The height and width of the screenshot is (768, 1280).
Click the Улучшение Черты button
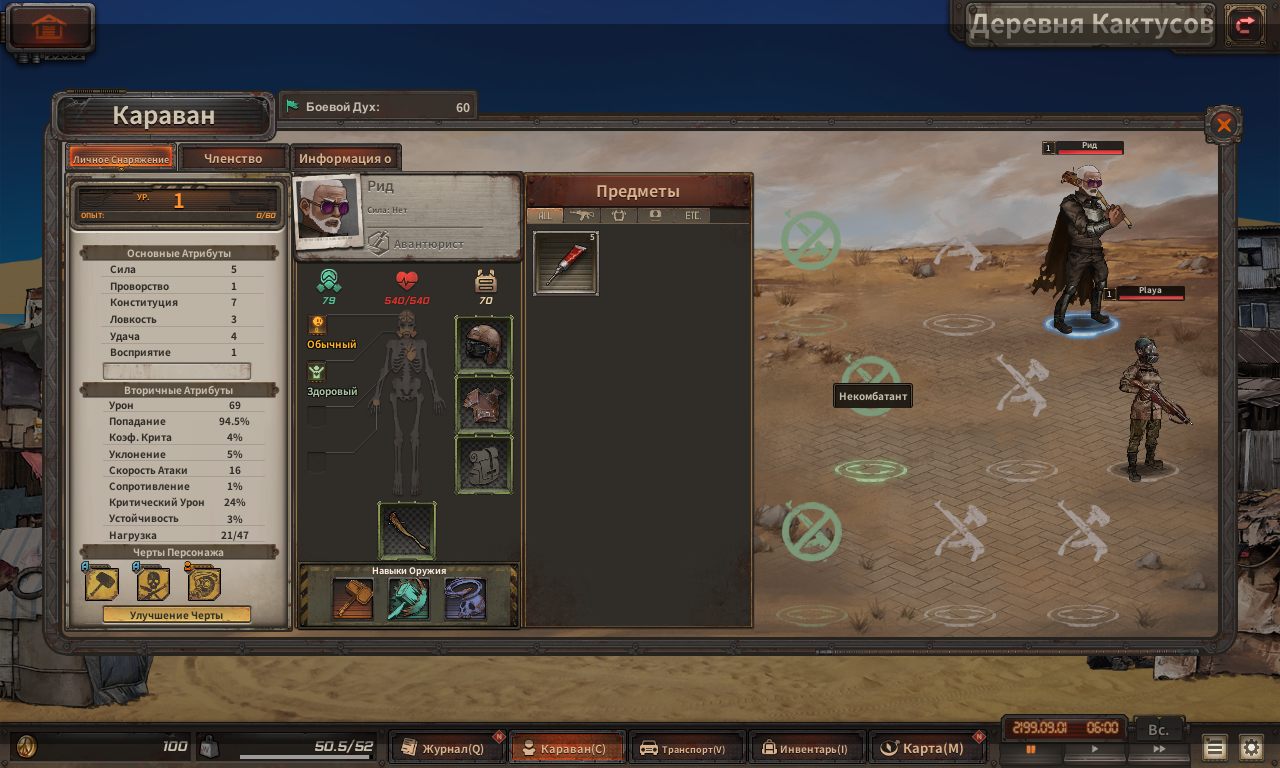tap(176, 615)
